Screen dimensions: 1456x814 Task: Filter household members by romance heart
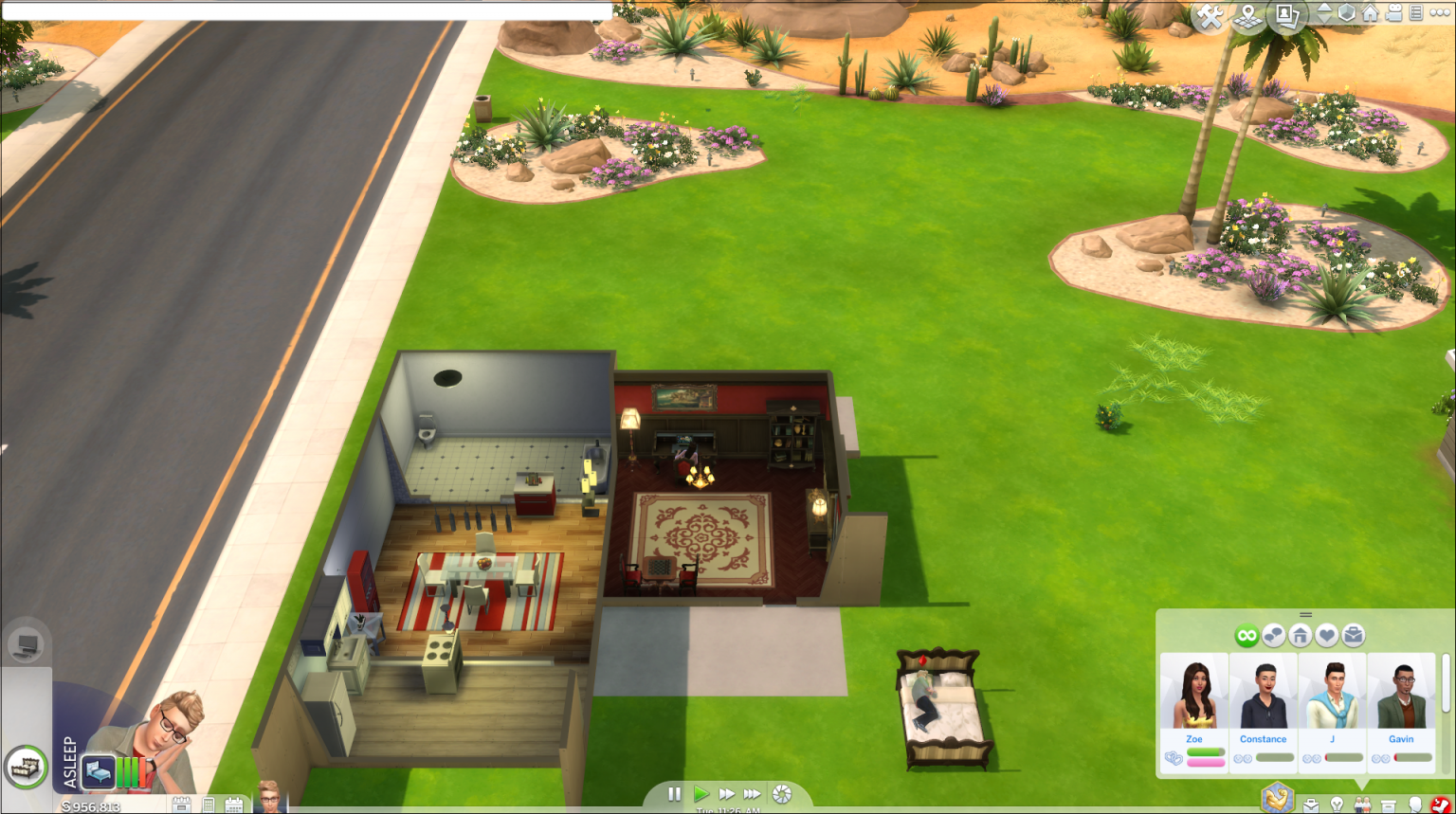pyautogui.click(x=1327, y=635)
